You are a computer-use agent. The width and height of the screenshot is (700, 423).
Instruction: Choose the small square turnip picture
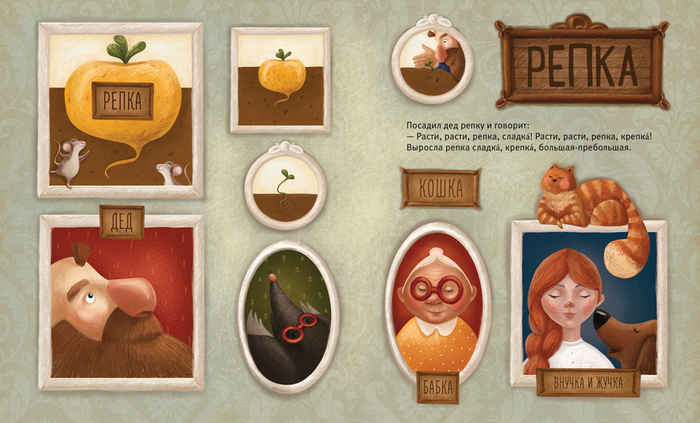[x=279, y=79]
